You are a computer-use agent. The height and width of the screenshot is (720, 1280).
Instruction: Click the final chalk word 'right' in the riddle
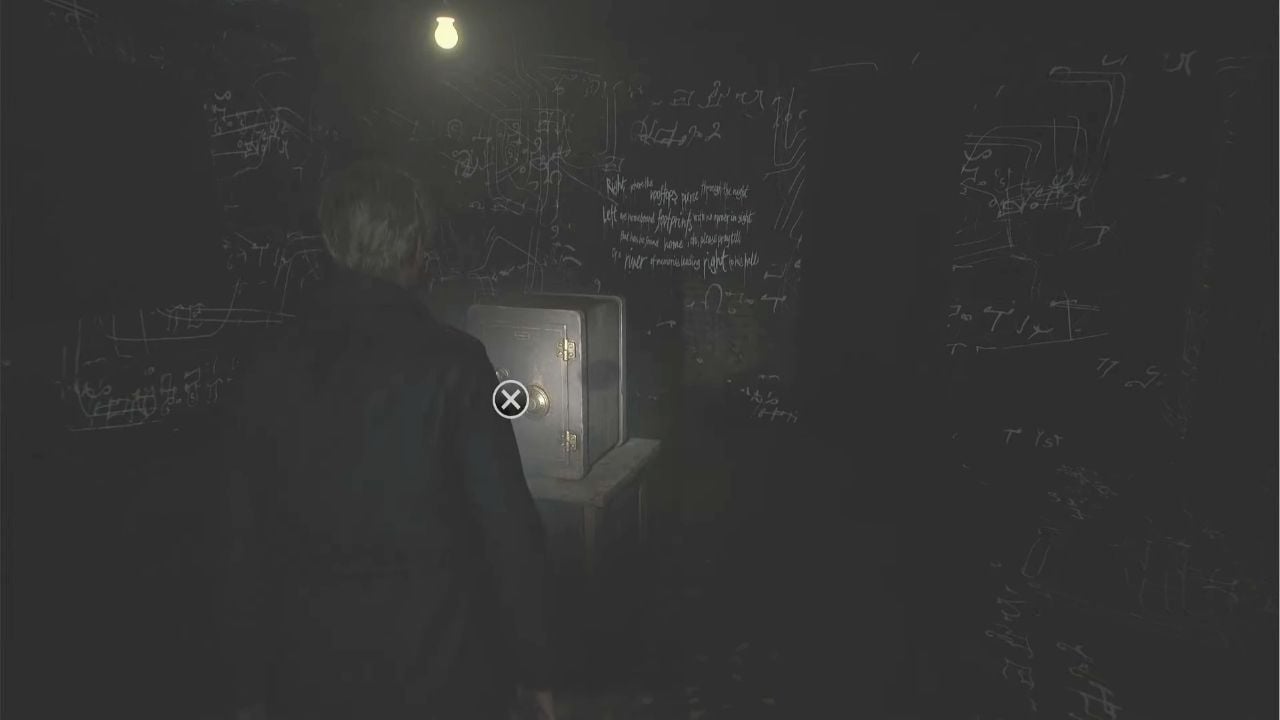(715, 259)
